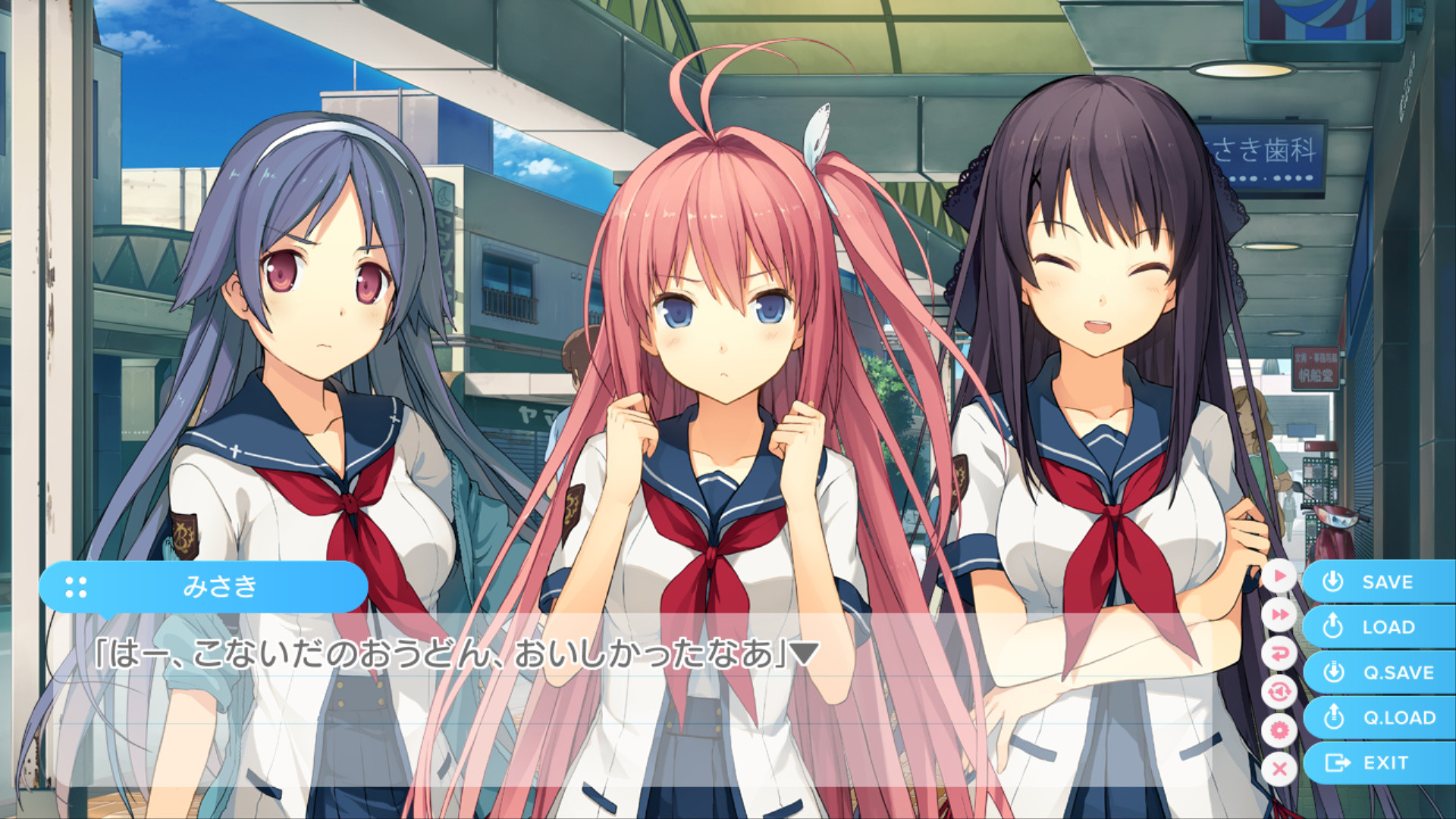The width and height of the screenshot is (1456, 819).
Task: Replay the voice with the circular-arrows icon
Action: pyautogui.click(x=1279, y=692)
